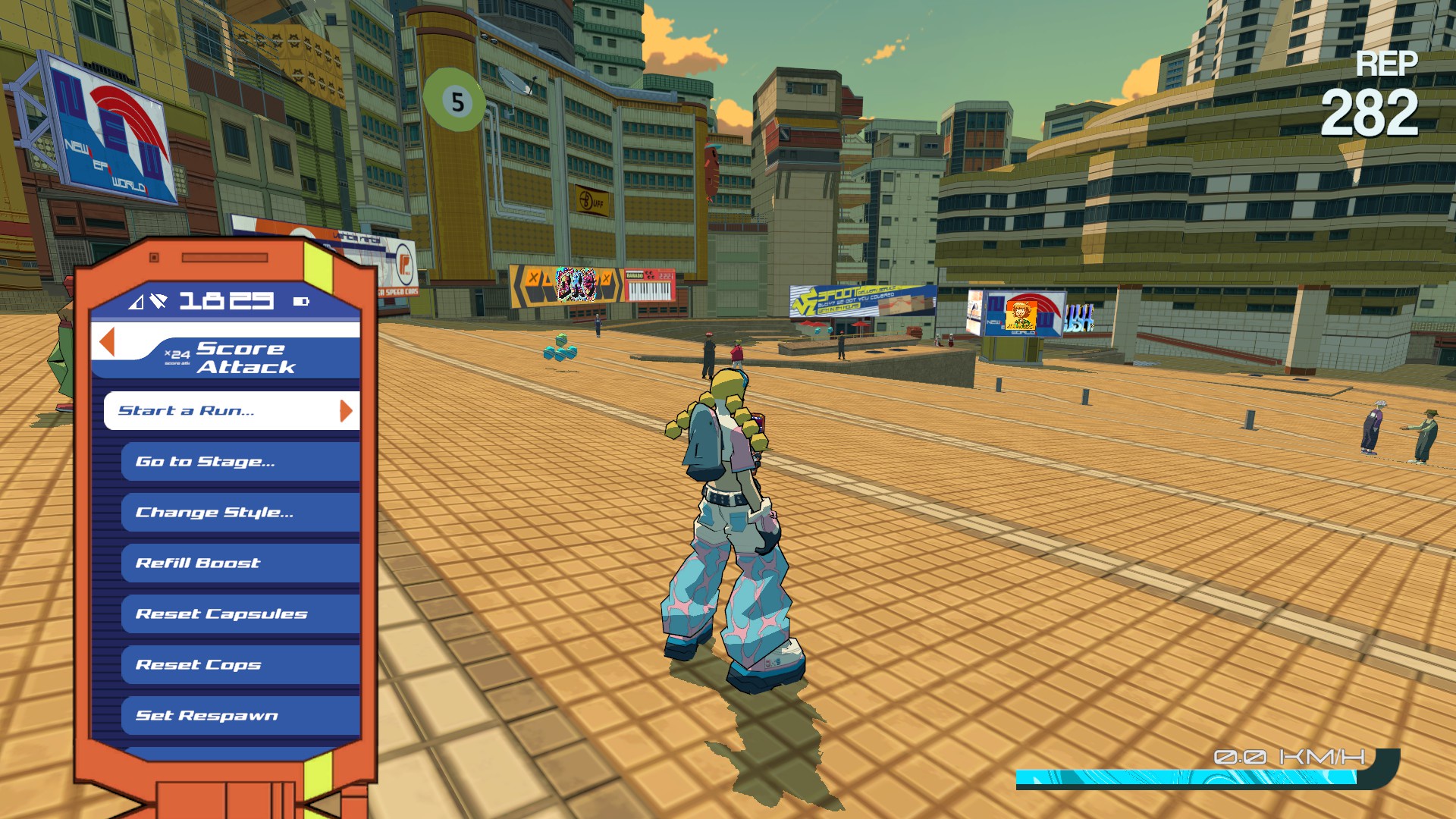Select Reset Capsules
Image resolution: width=1456 pixels, height=819 pixels.
[240, 613]
